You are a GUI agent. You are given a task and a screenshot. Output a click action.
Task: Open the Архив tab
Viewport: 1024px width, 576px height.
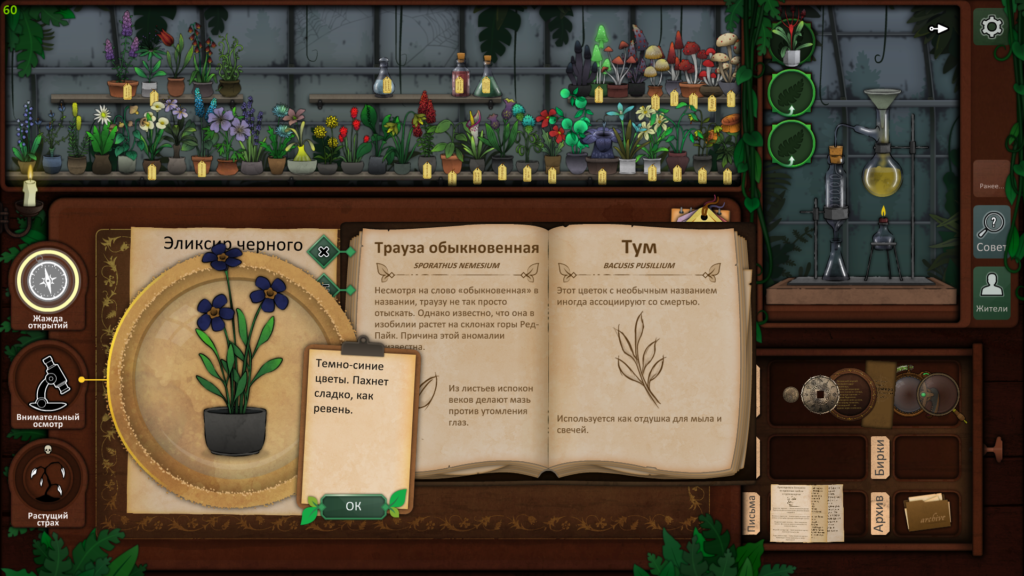[879, 513]
